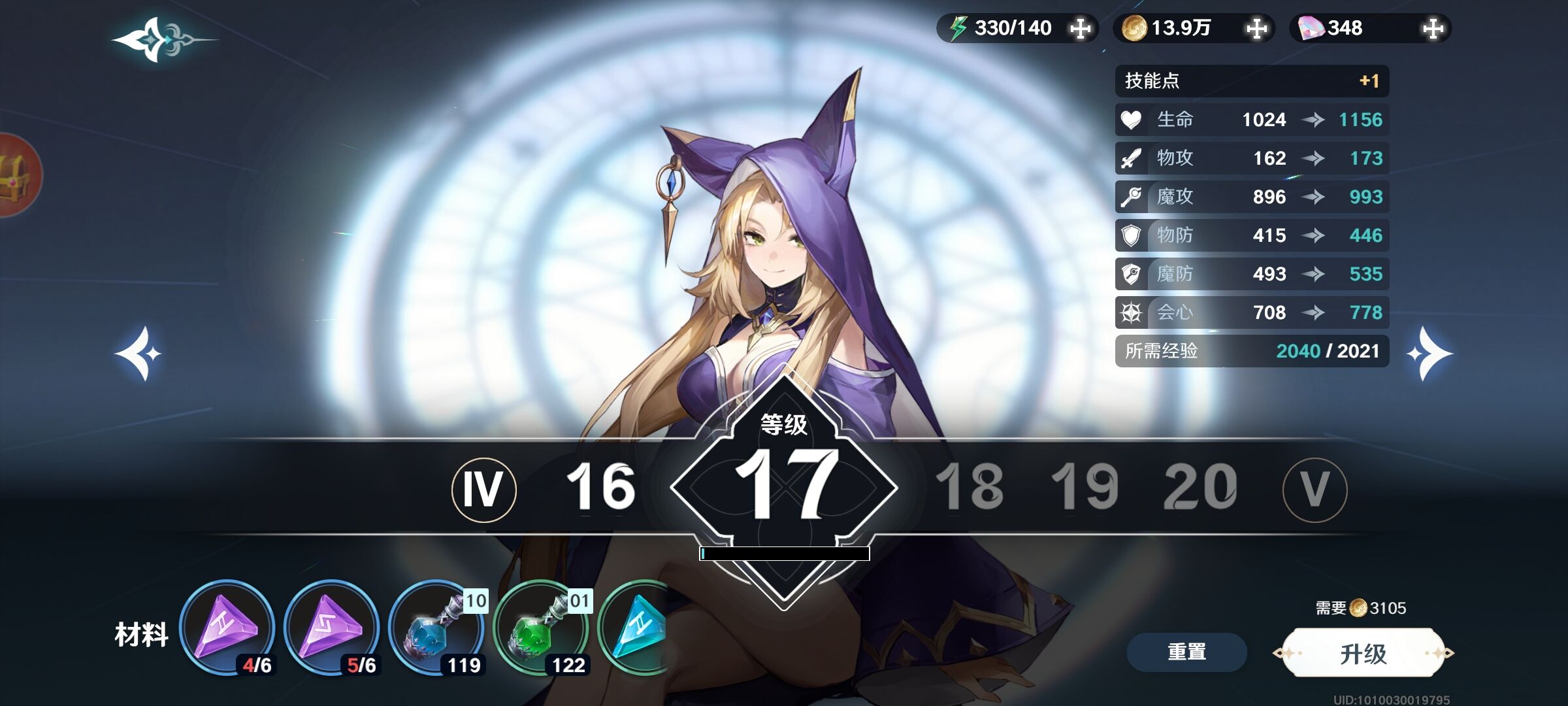Switch to the previous character with left arrow

(139, 354)
